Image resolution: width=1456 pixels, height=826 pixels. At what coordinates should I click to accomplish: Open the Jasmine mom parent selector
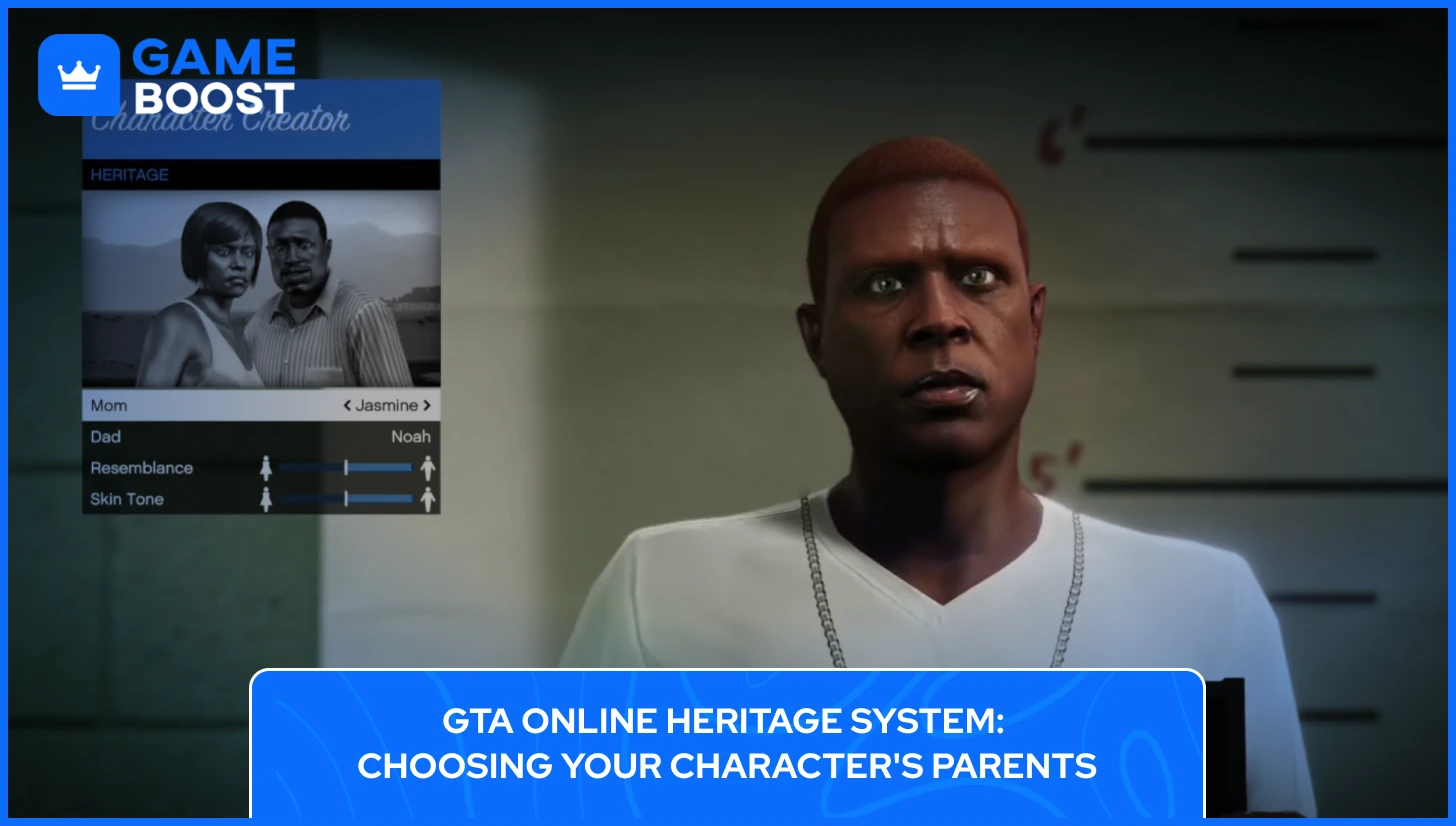[388, 405]
